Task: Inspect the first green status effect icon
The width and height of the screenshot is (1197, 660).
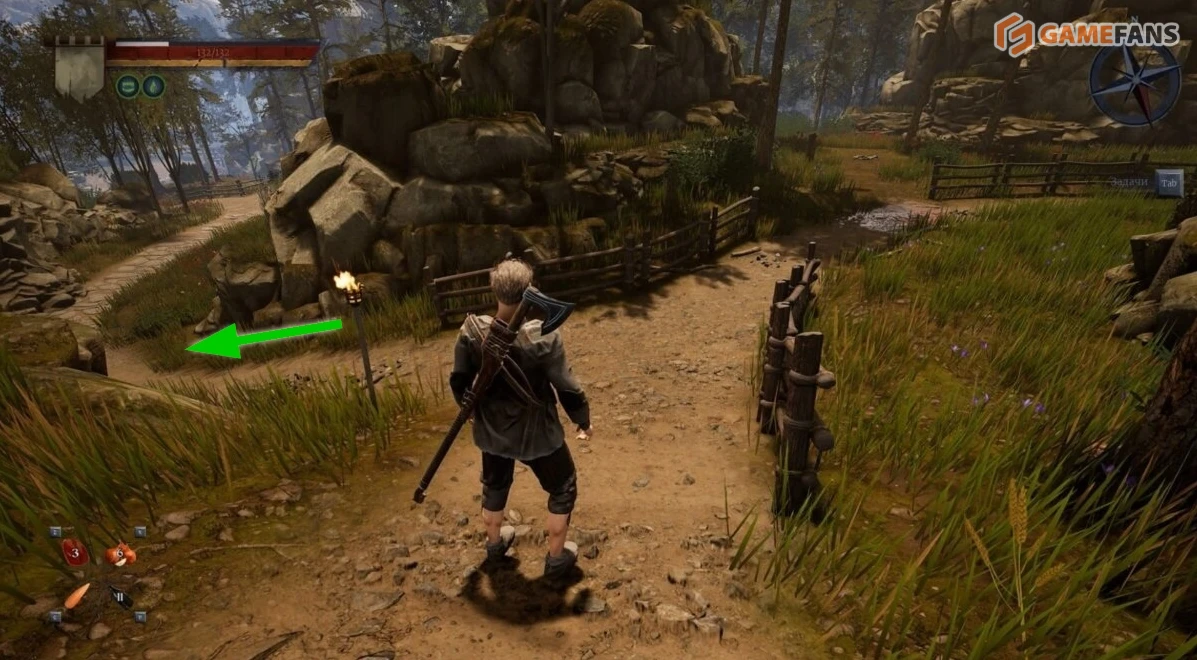Action: [x=128, y=86]
